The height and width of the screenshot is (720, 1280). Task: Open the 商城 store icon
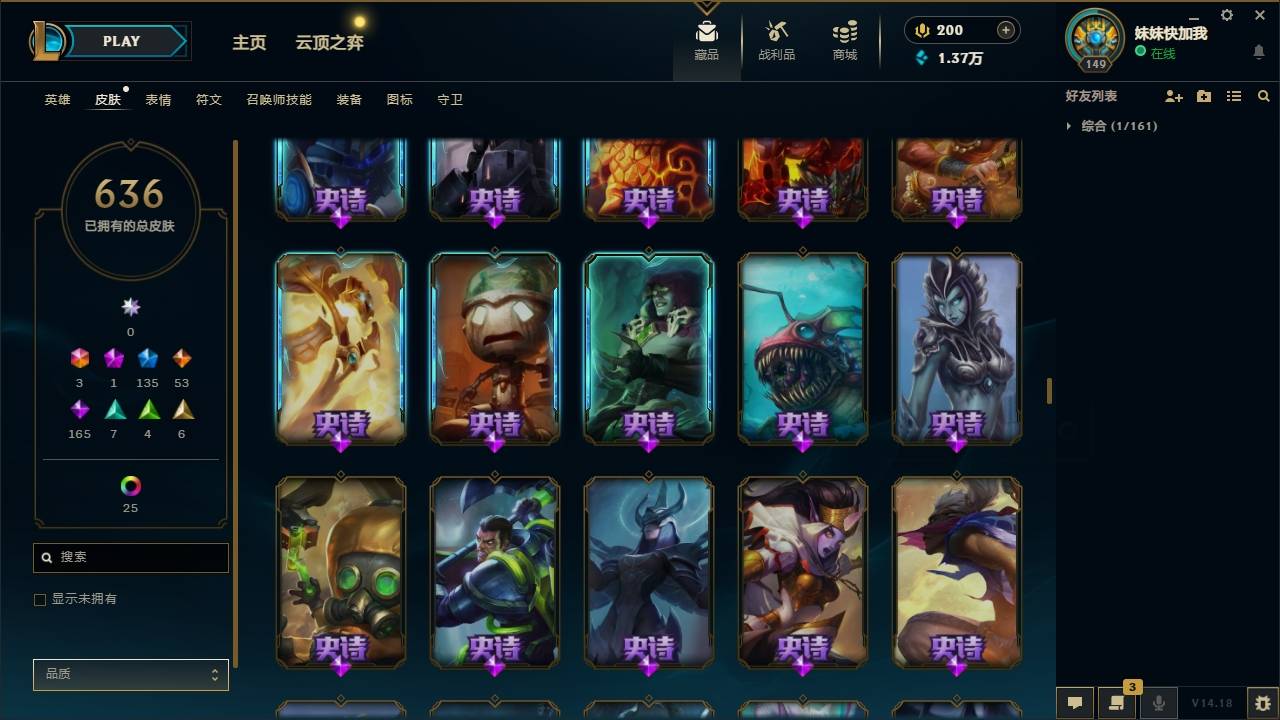(843, 38)
